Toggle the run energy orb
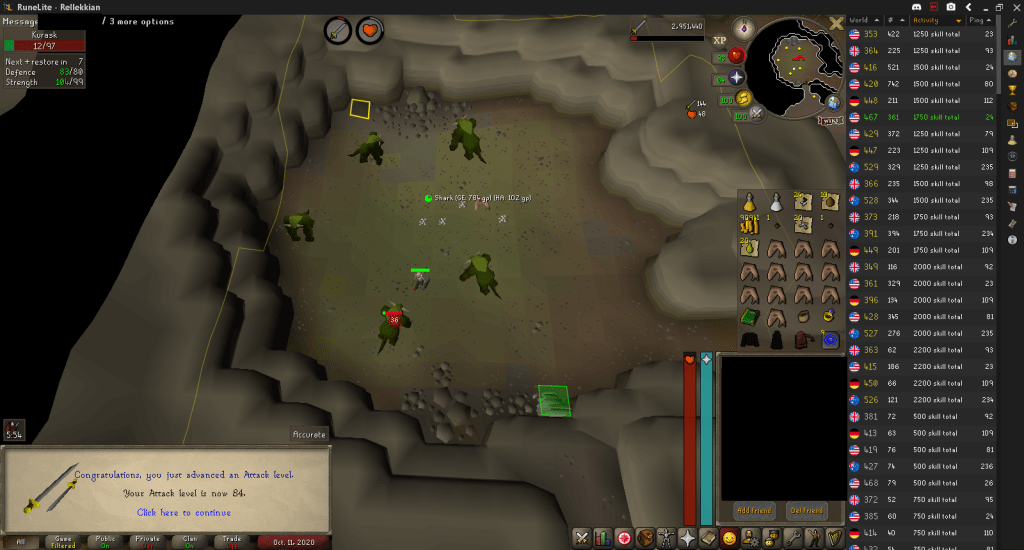 [x=743, y=98]
